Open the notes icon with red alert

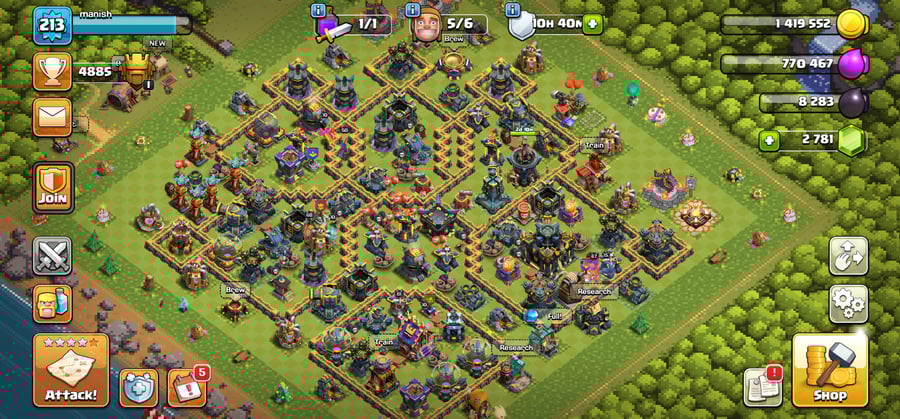tap(763, 386)
